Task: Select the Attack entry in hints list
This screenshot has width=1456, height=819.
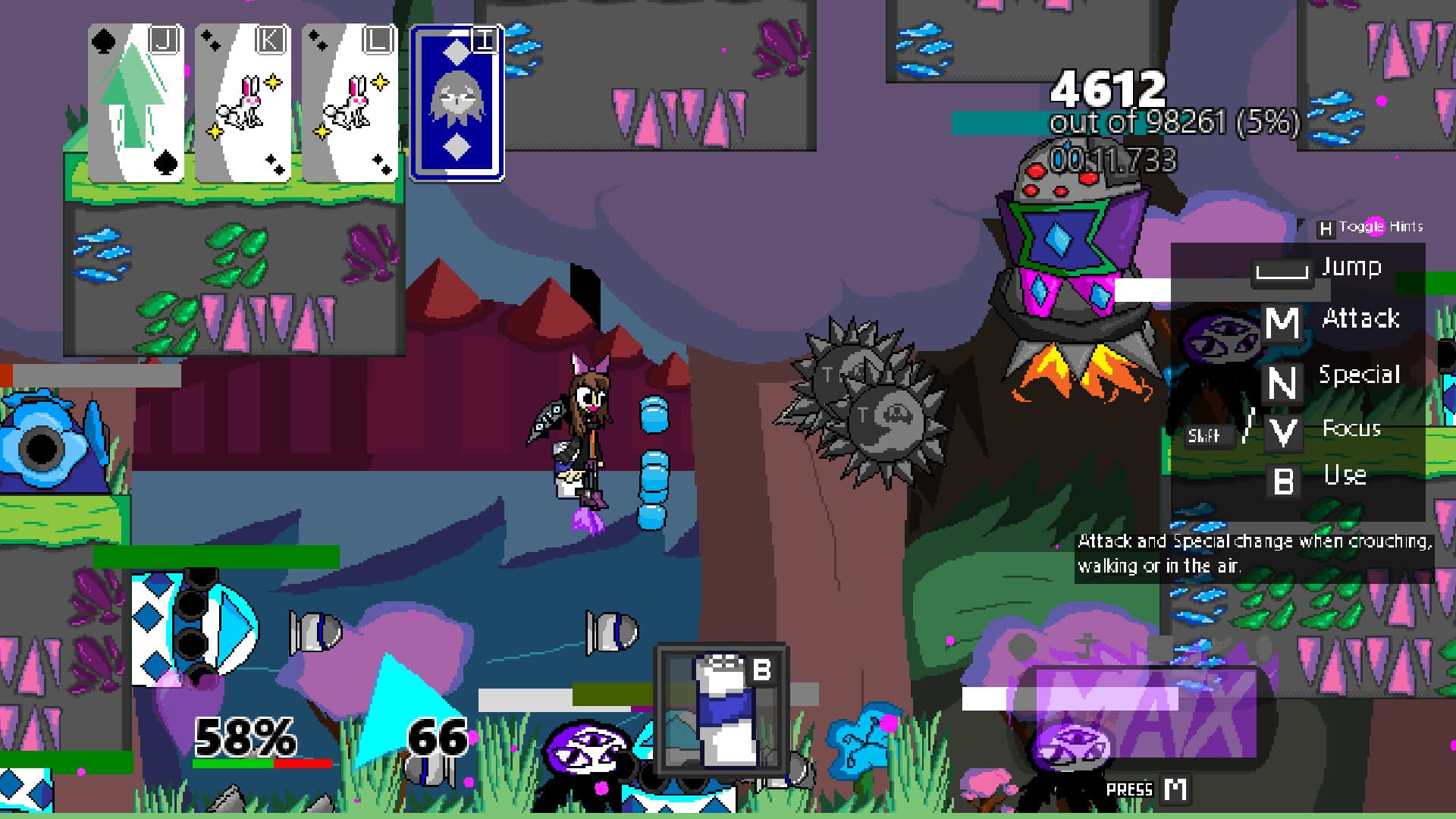Action: (x=1363, y=319)
